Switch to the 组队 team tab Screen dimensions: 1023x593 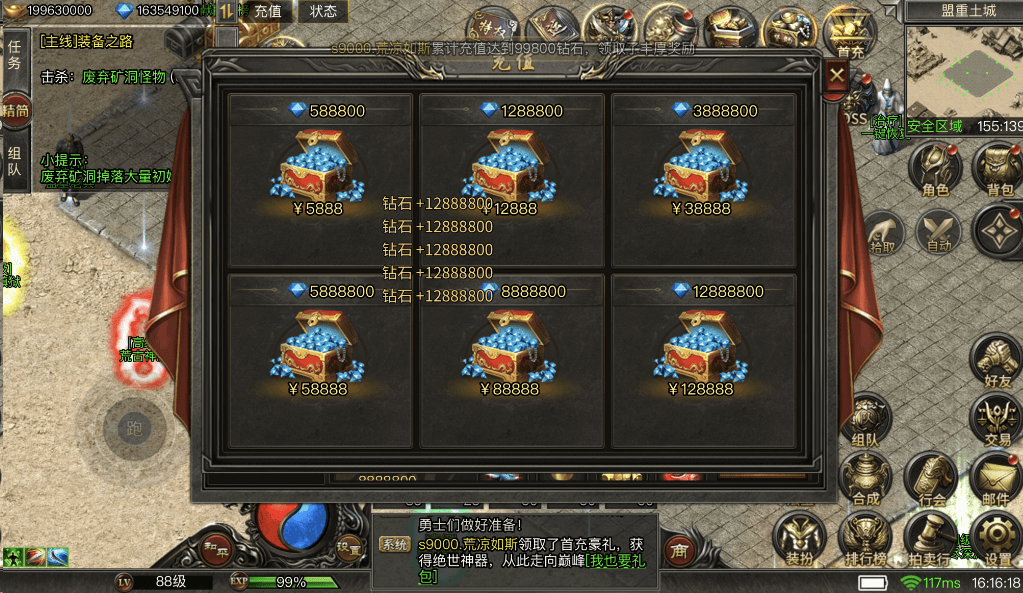pos(14,162)
